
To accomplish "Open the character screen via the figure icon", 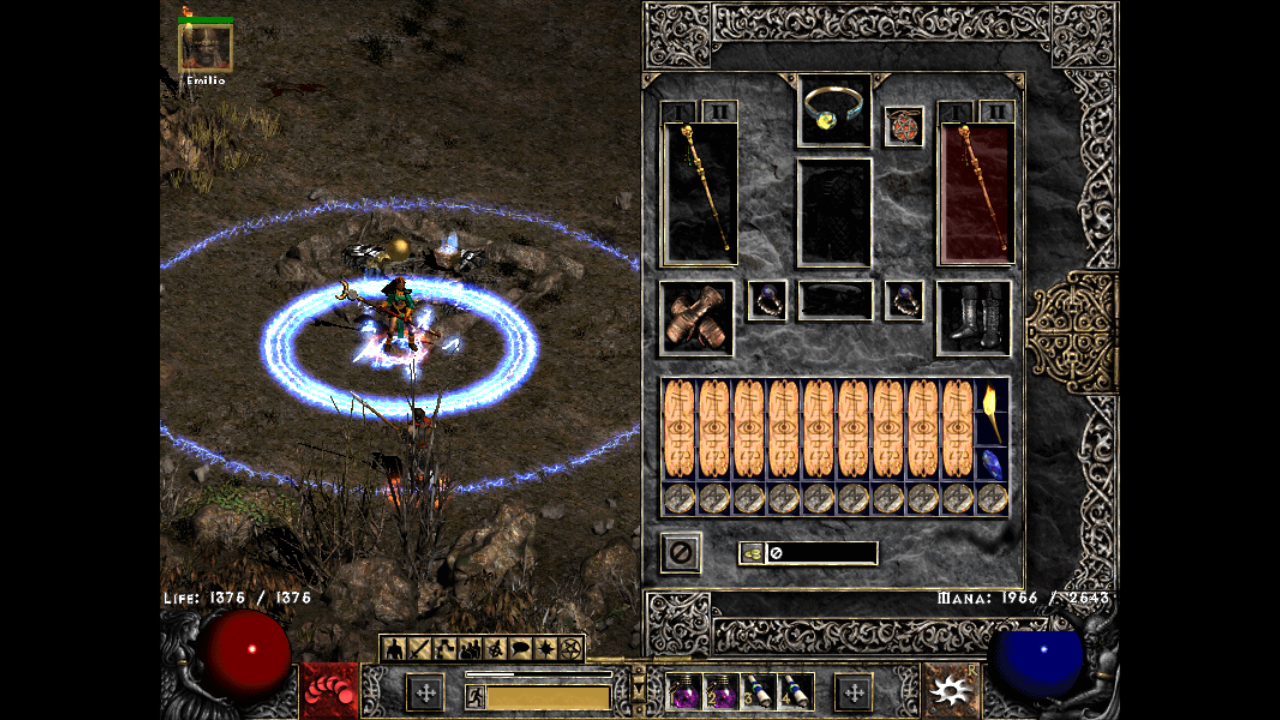I will point(394,648).
